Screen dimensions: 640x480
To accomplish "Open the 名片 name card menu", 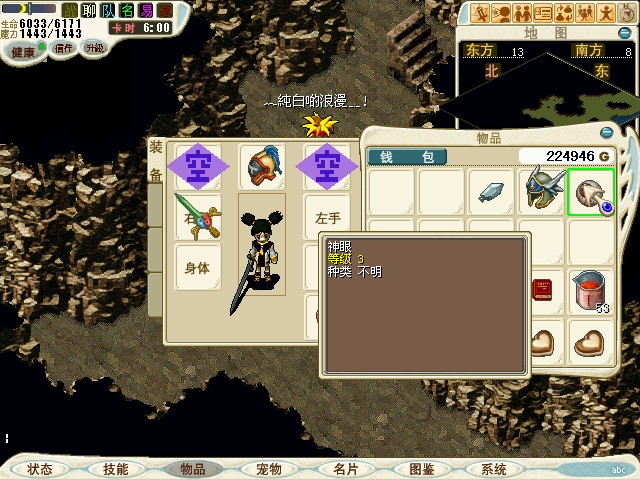I will pyautogui.click(x=345, y=469).
